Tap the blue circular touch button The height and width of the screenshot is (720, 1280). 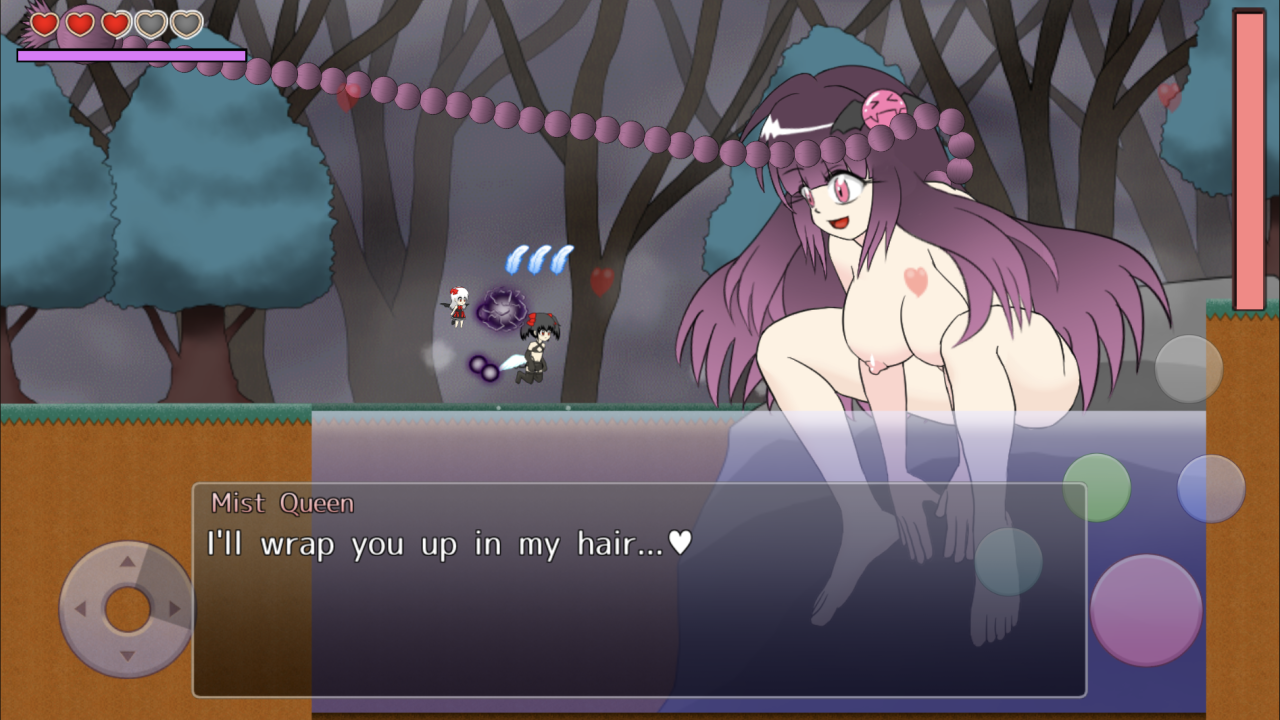click(x=1211, y=489)
